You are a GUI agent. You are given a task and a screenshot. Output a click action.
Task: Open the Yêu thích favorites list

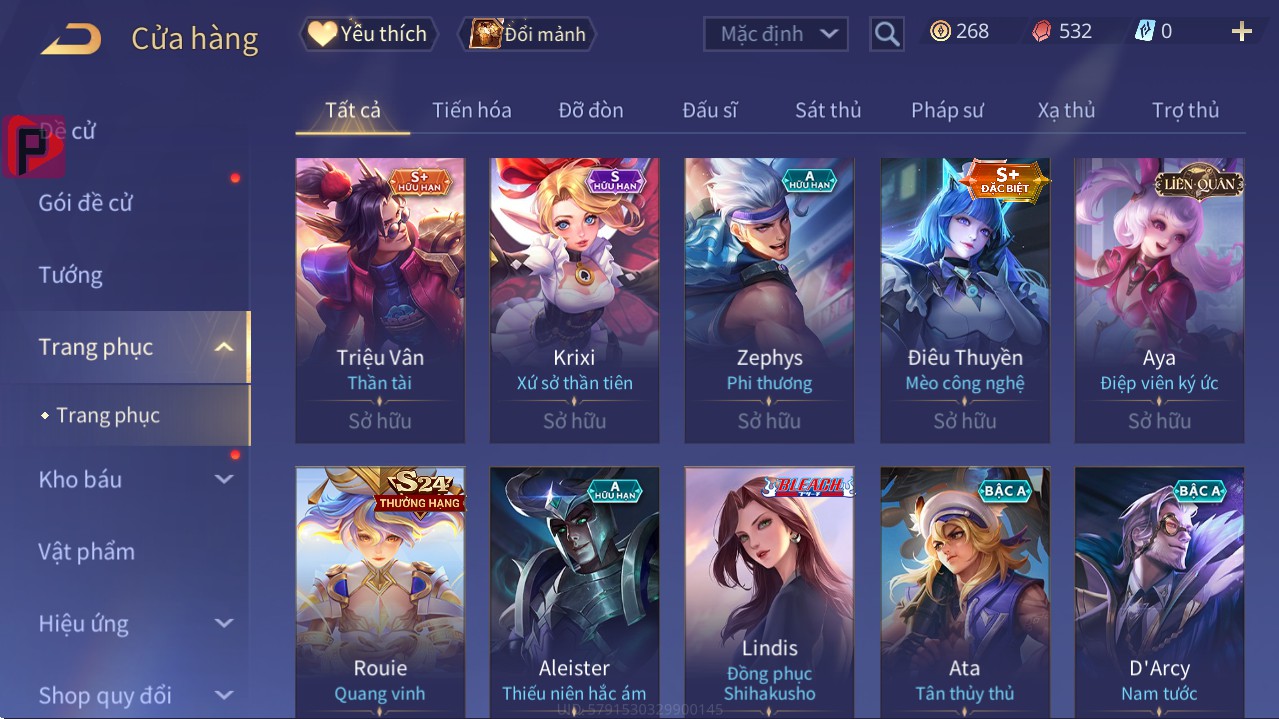pos(367,34)
